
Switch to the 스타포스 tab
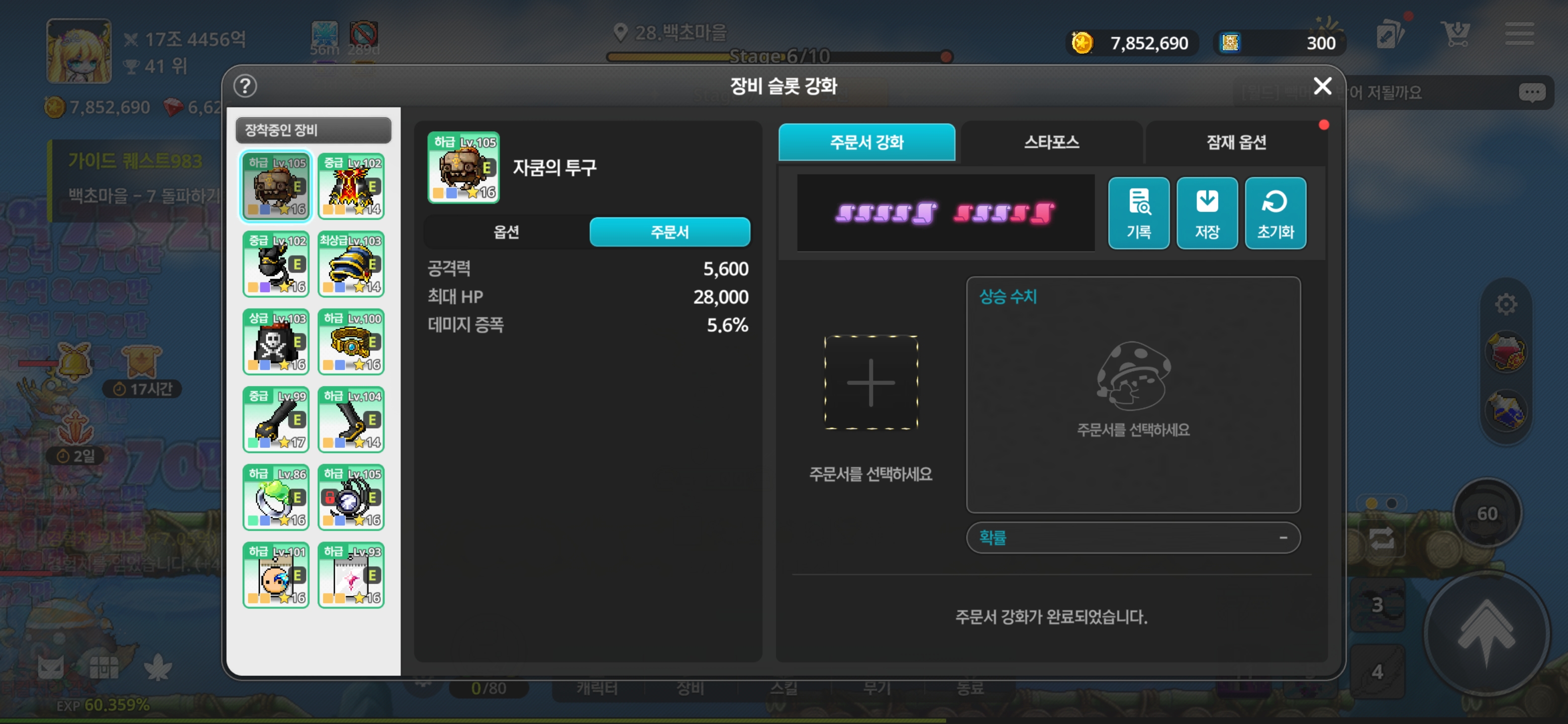(x=1051, y=142)
